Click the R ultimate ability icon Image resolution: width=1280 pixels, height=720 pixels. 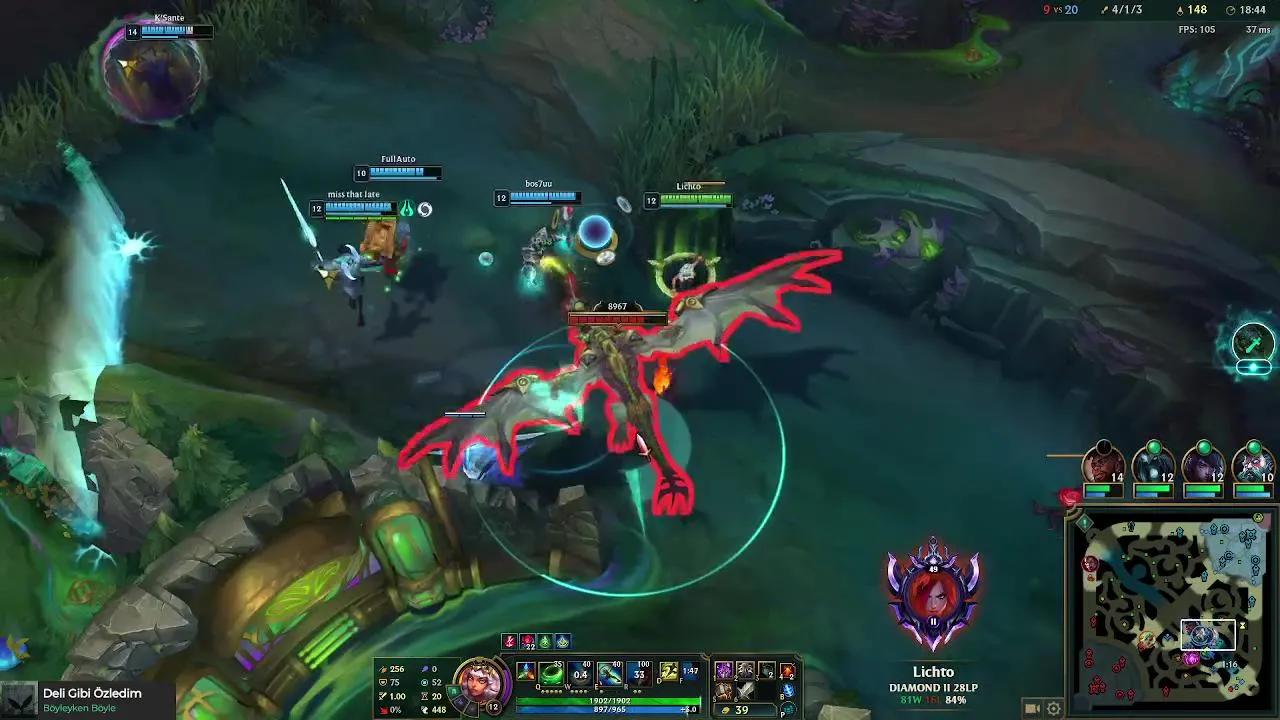point(638,673)
